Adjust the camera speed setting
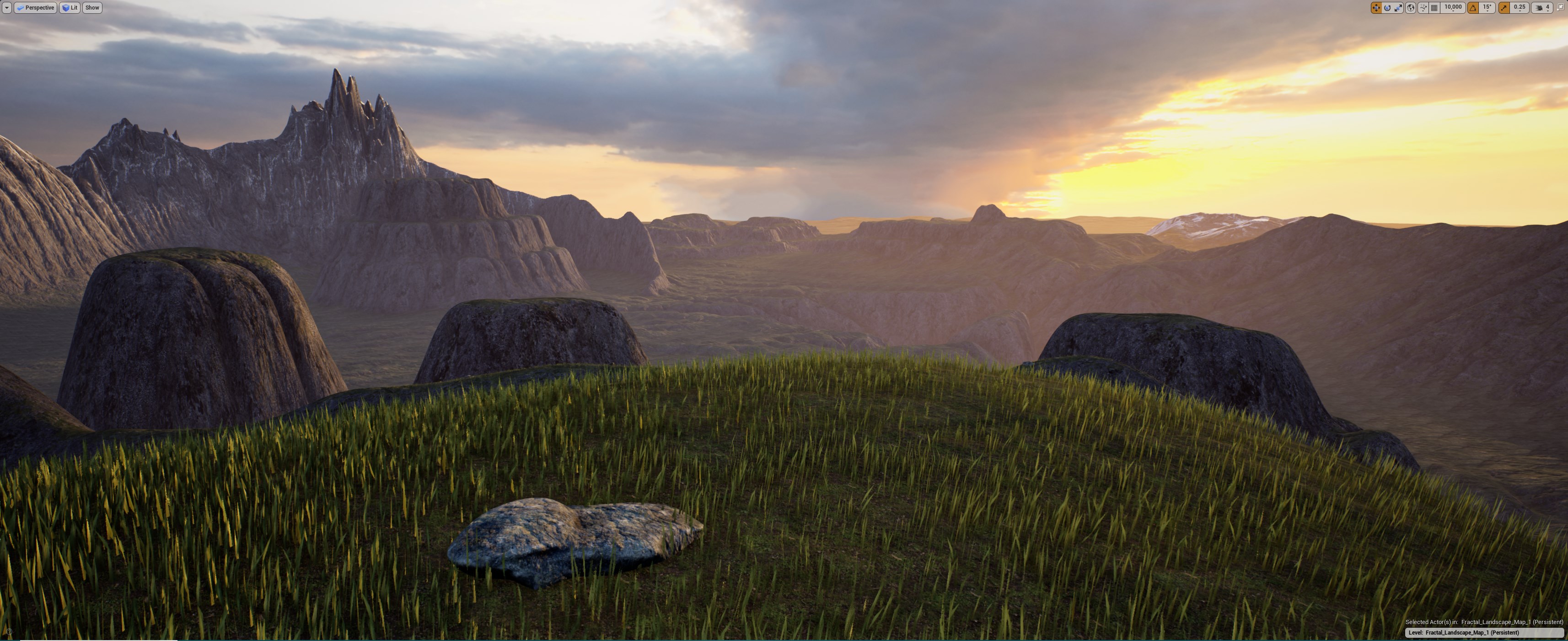Viewport: 1568px width, 641px height. click(x=1542, y=8)
